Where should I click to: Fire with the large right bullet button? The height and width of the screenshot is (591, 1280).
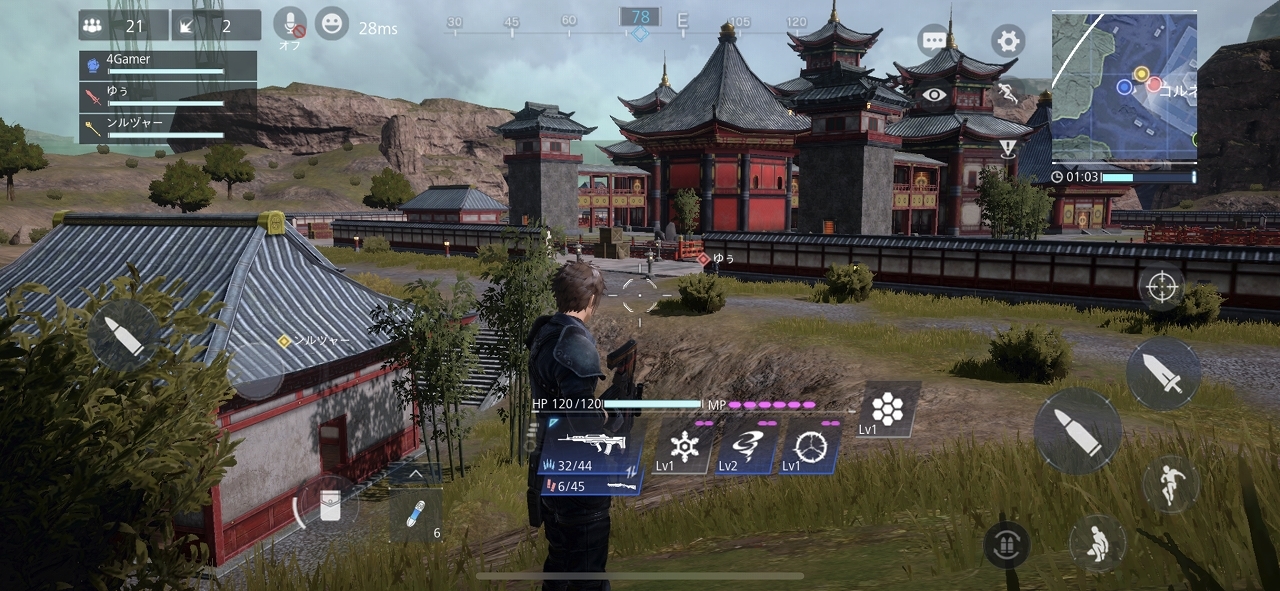point(1078,431)
